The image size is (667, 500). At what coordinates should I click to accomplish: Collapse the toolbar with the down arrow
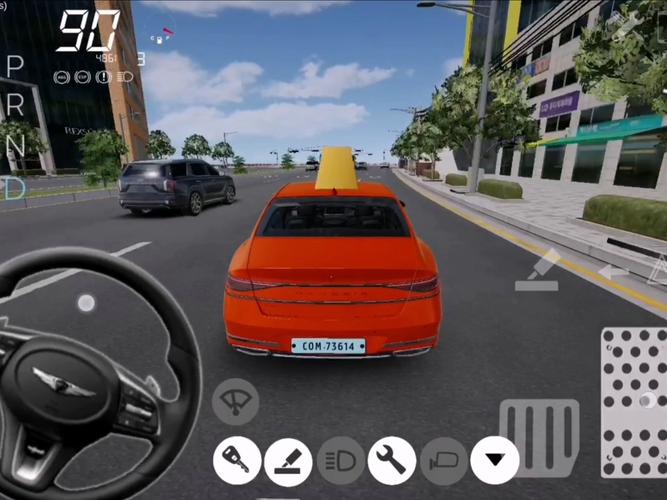click(495, 461)
